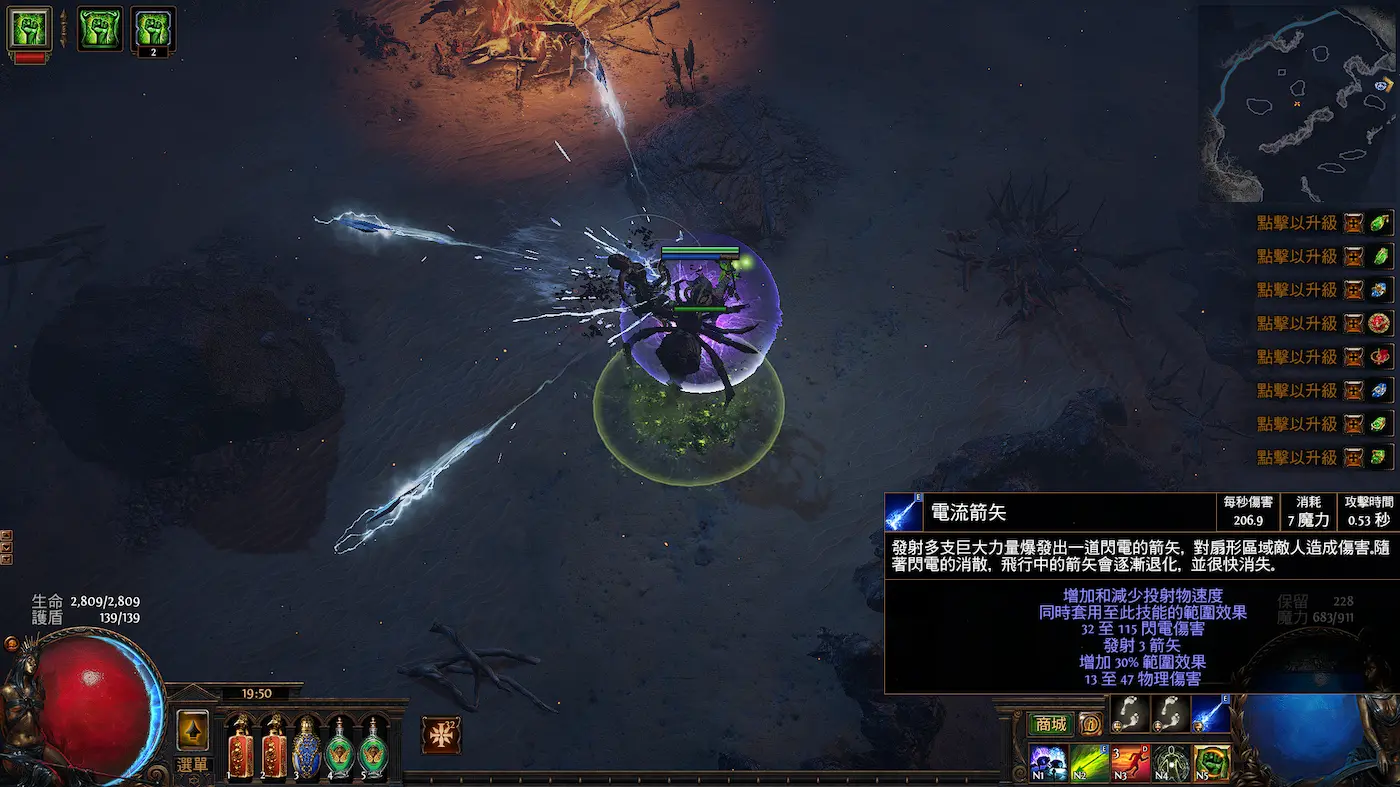The image size is (1400, 787).
Task: Use the red life flask in slot 1
Action: [x=241, y=747]
